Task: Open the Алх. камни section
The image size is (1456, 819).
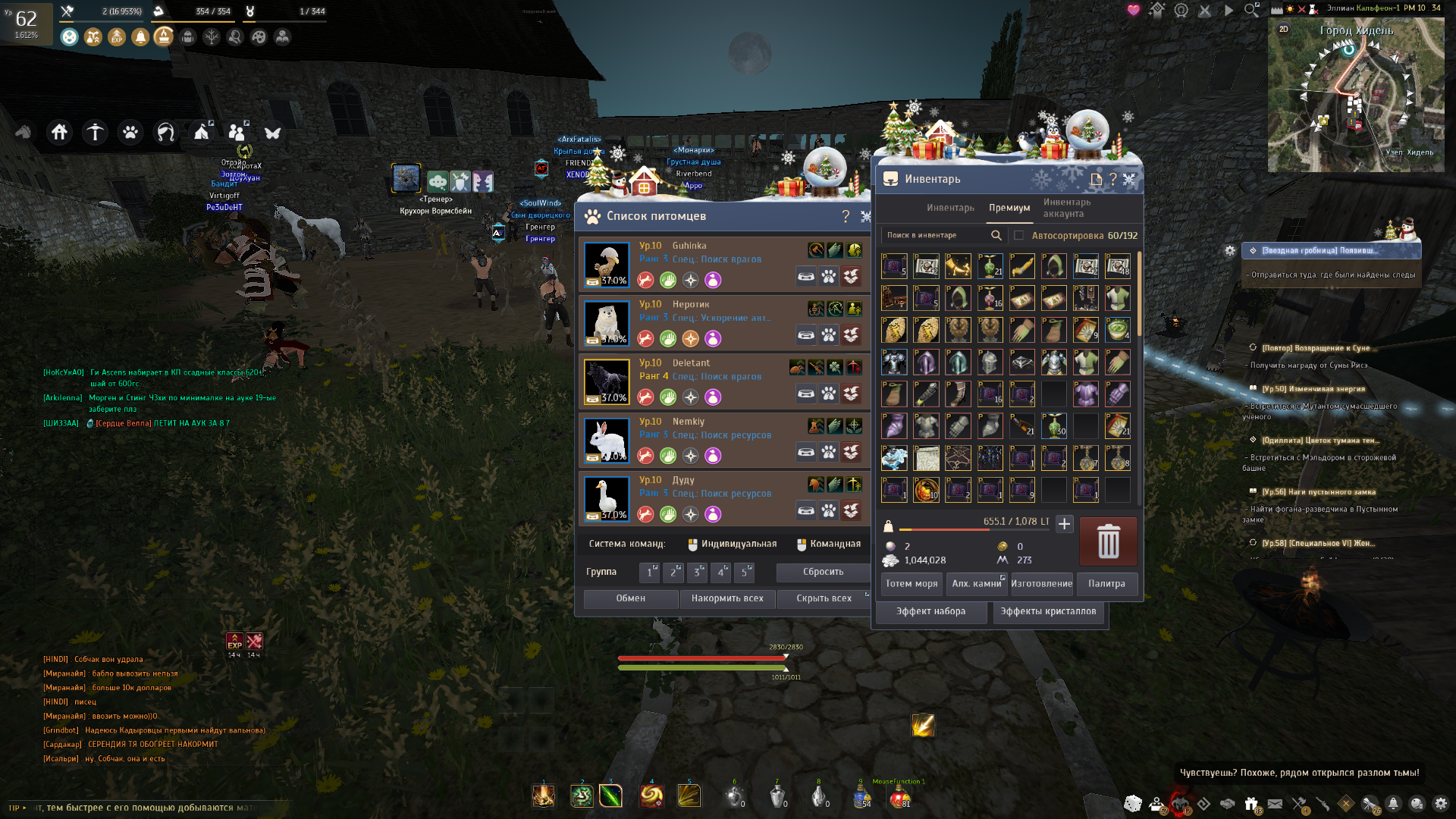Action: point(976,584)
